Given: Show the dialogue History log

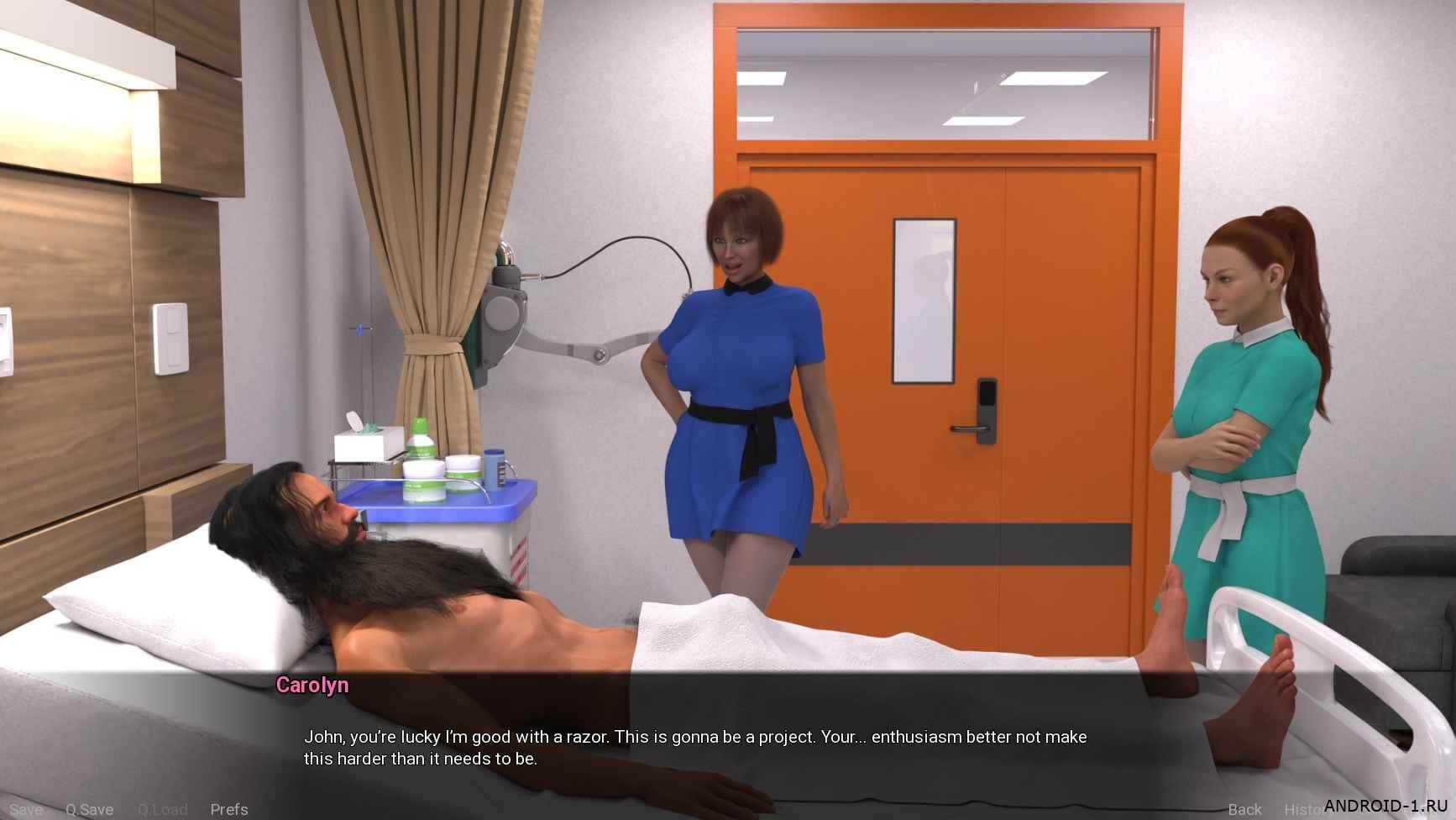Looking at the screenshot, I should pos(1303,809).
